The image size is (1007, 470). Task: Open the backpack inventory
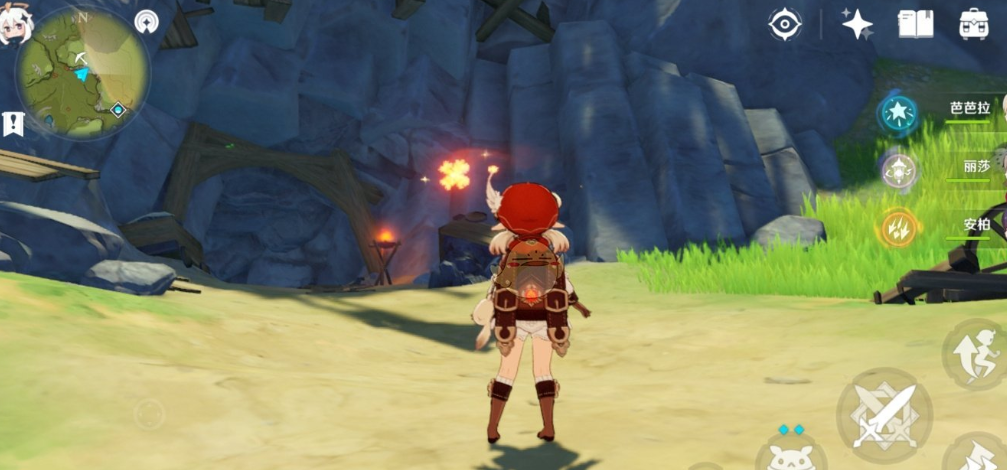(973, 24)
